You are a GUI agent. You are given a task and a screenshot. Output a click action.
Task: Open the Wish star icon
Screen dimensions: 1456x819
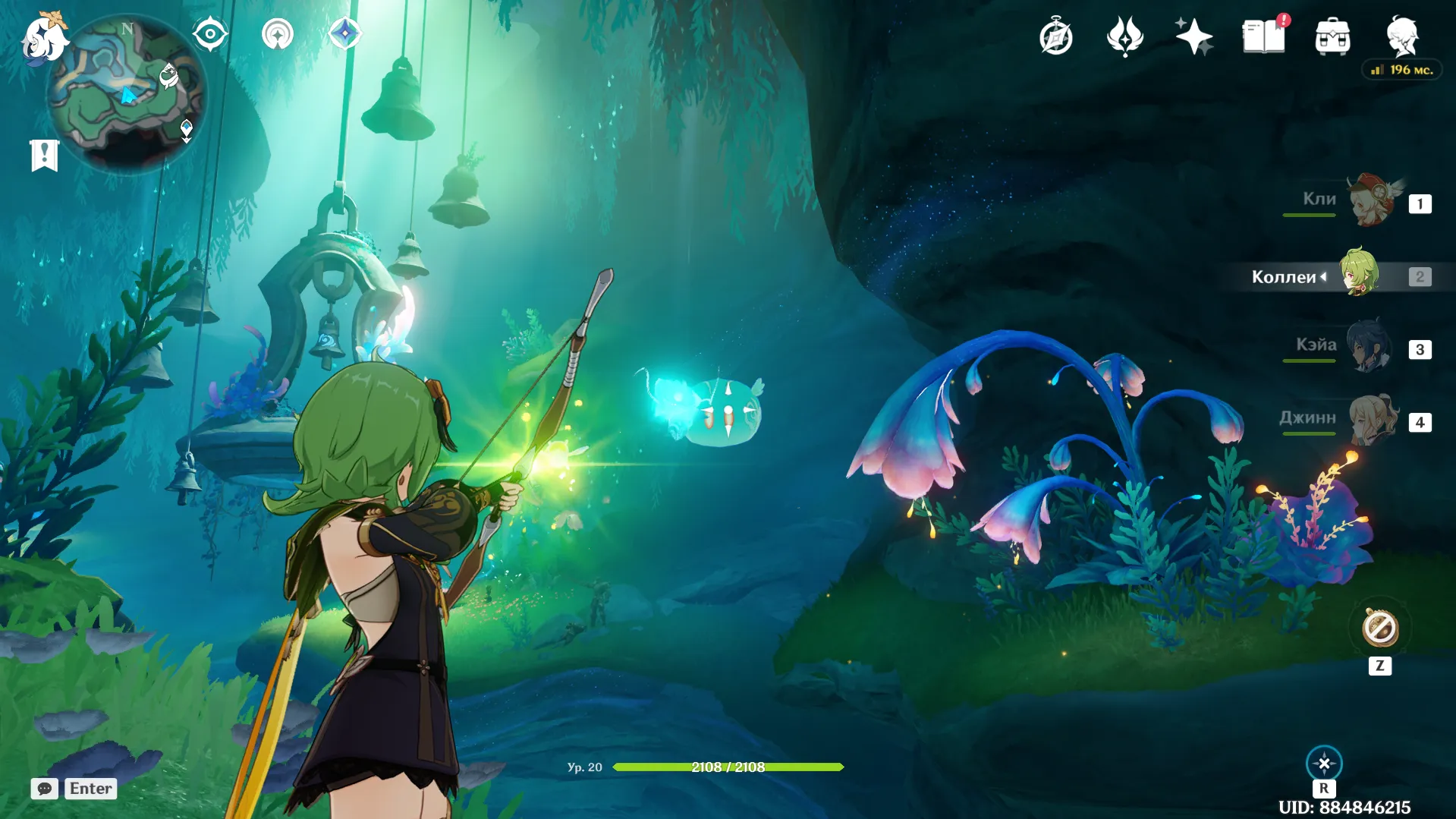click(x=1193, y=36)
